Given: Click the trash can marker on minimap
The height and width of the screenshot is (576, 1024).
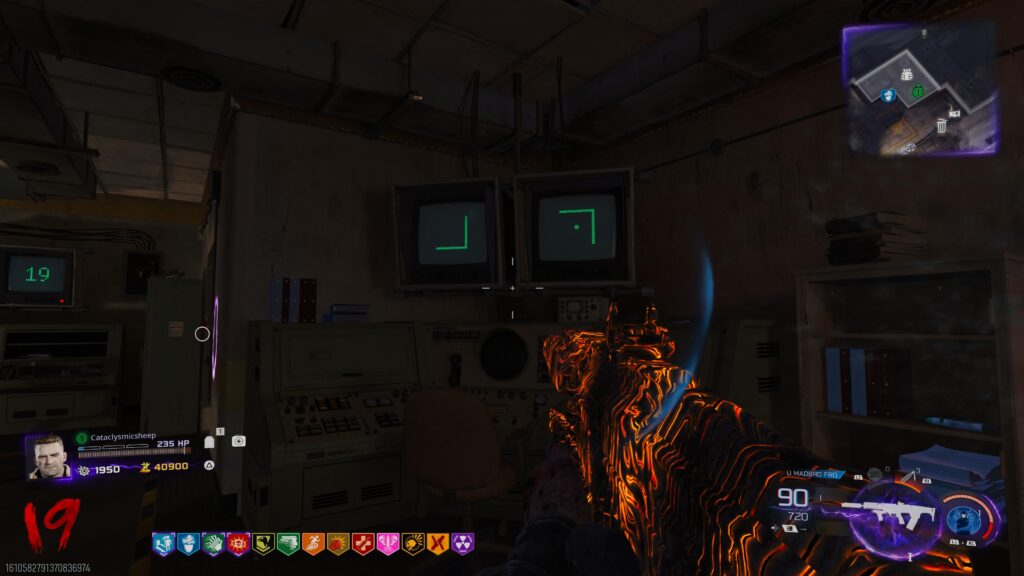Looking at the screenshot, I should [941, 126].
